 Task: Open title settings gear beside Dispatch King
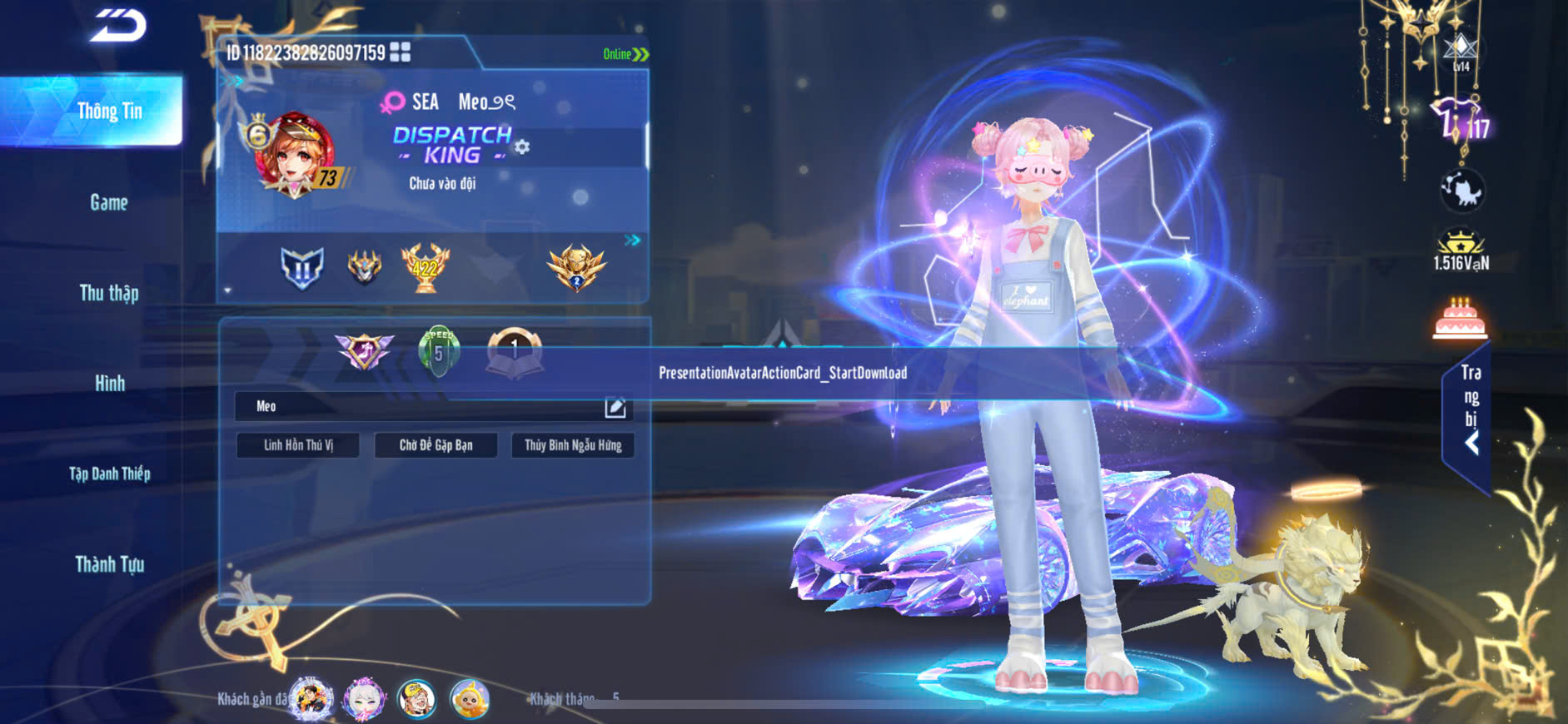pos(522,147)
